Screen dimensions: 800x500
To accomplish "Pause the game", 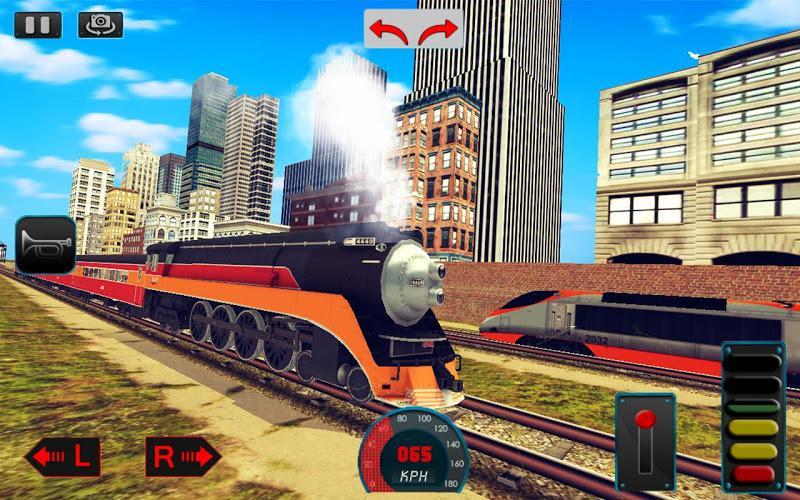I will (38, 24).
